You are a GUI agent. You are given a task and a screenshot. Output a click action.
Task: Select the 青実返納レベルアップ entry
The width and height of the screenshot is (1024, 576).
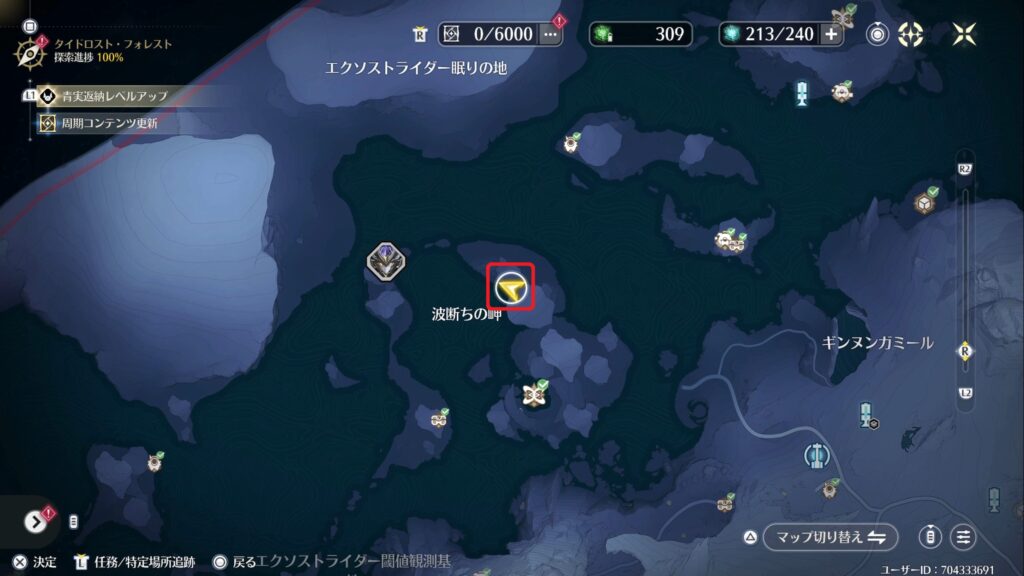pos(112,97)
